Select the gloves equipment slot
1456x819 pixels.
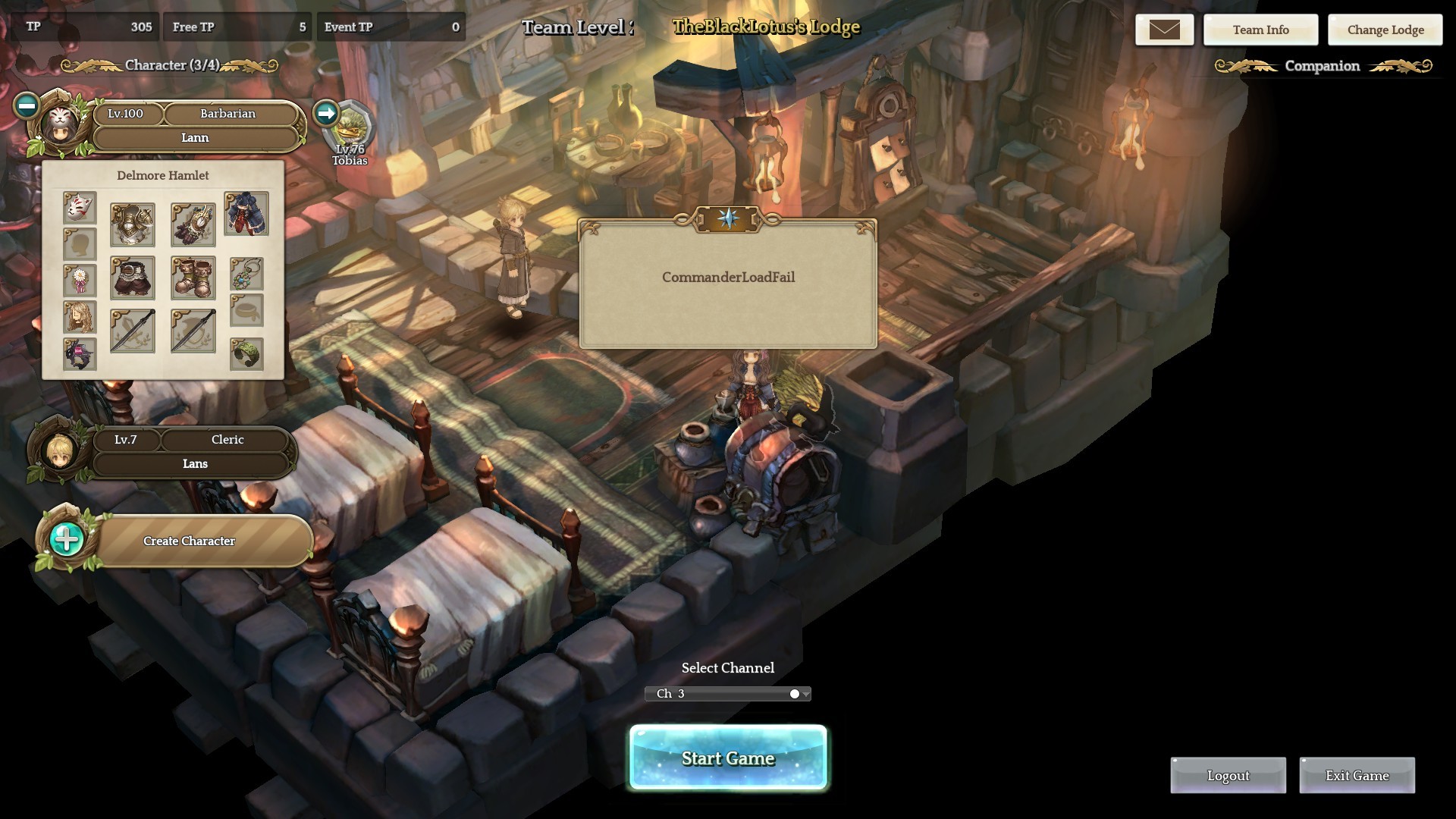[x=193, y=224]
